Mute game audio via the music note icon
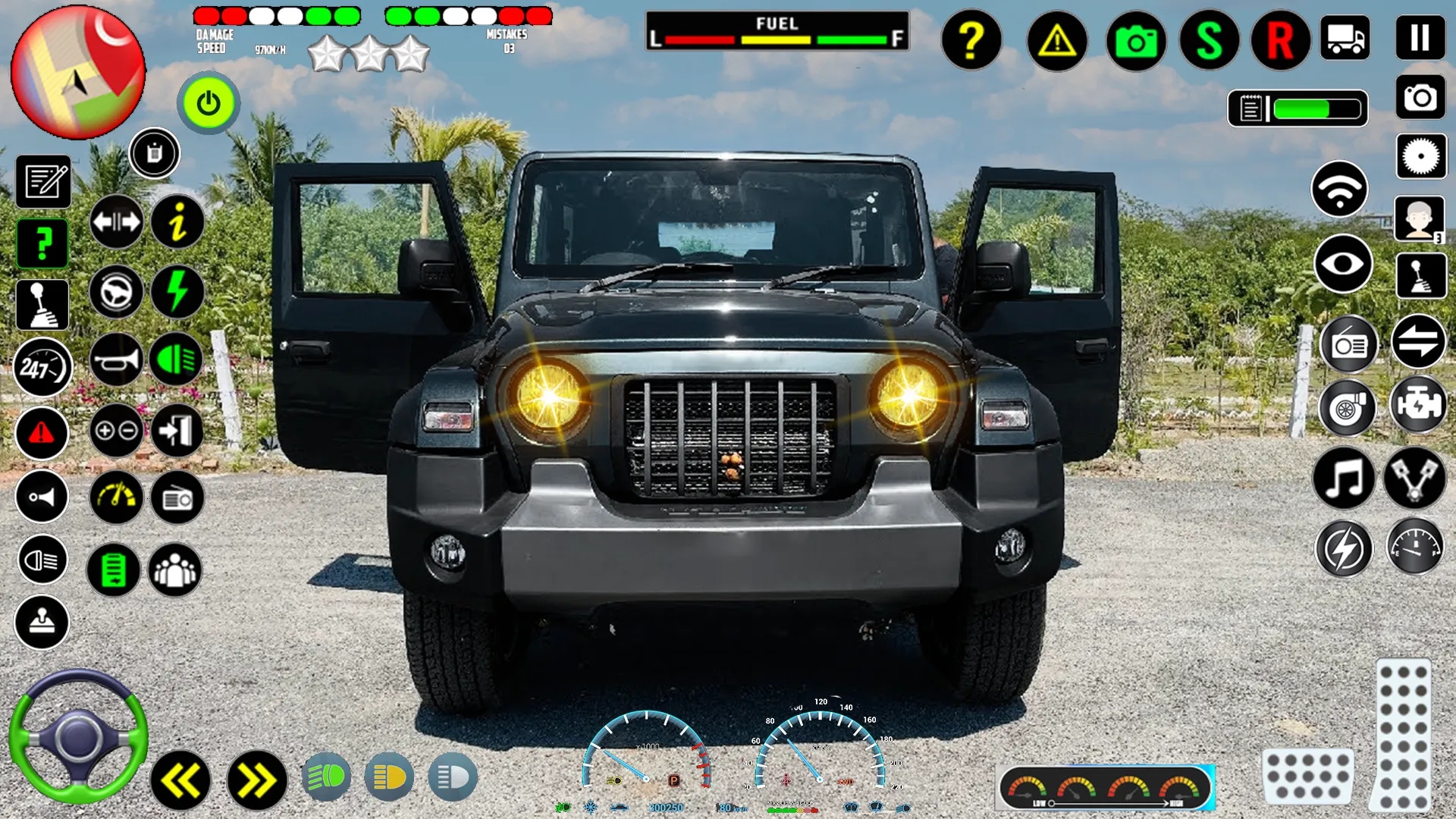This screenshot has width=1456, height=819. tap(1342, 478)
